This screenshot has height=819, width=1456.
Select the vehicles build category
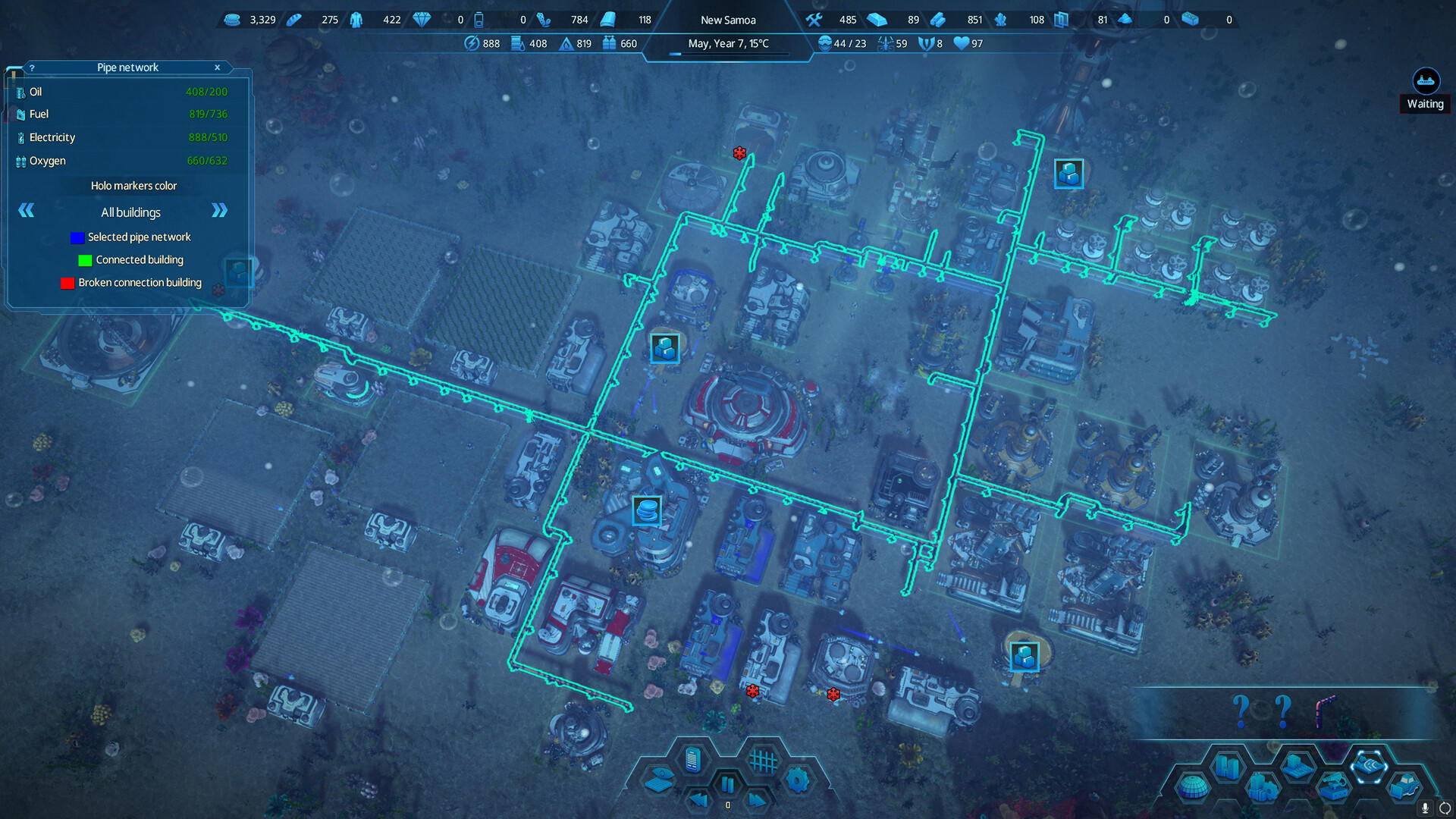pyautogui.click(x=1404, y=787)
